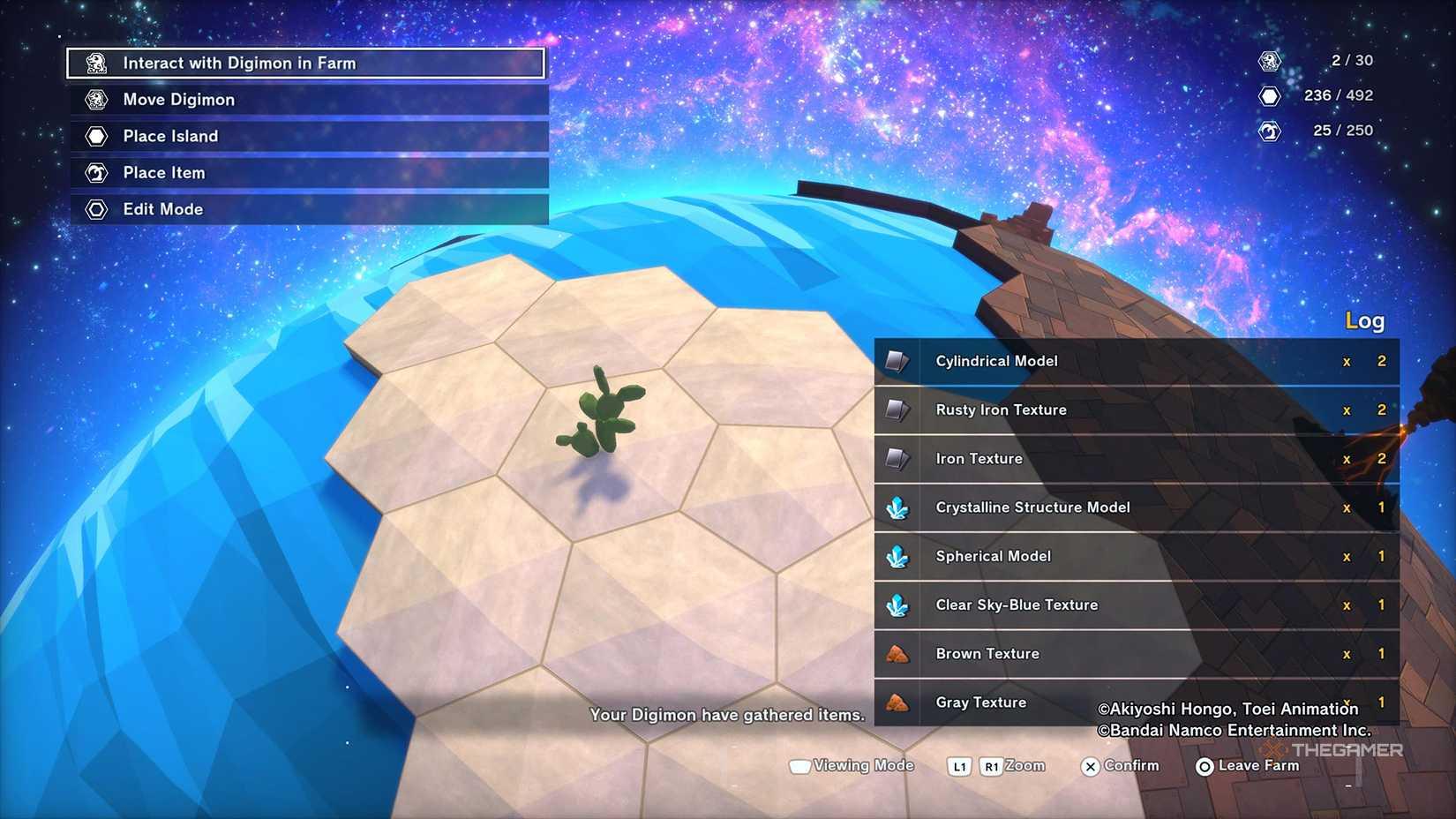Pick the Clear Sky-Blue Texture entry
Image resolution: width=1456 pixels, height=819 pixels.
coord(1136,605)
